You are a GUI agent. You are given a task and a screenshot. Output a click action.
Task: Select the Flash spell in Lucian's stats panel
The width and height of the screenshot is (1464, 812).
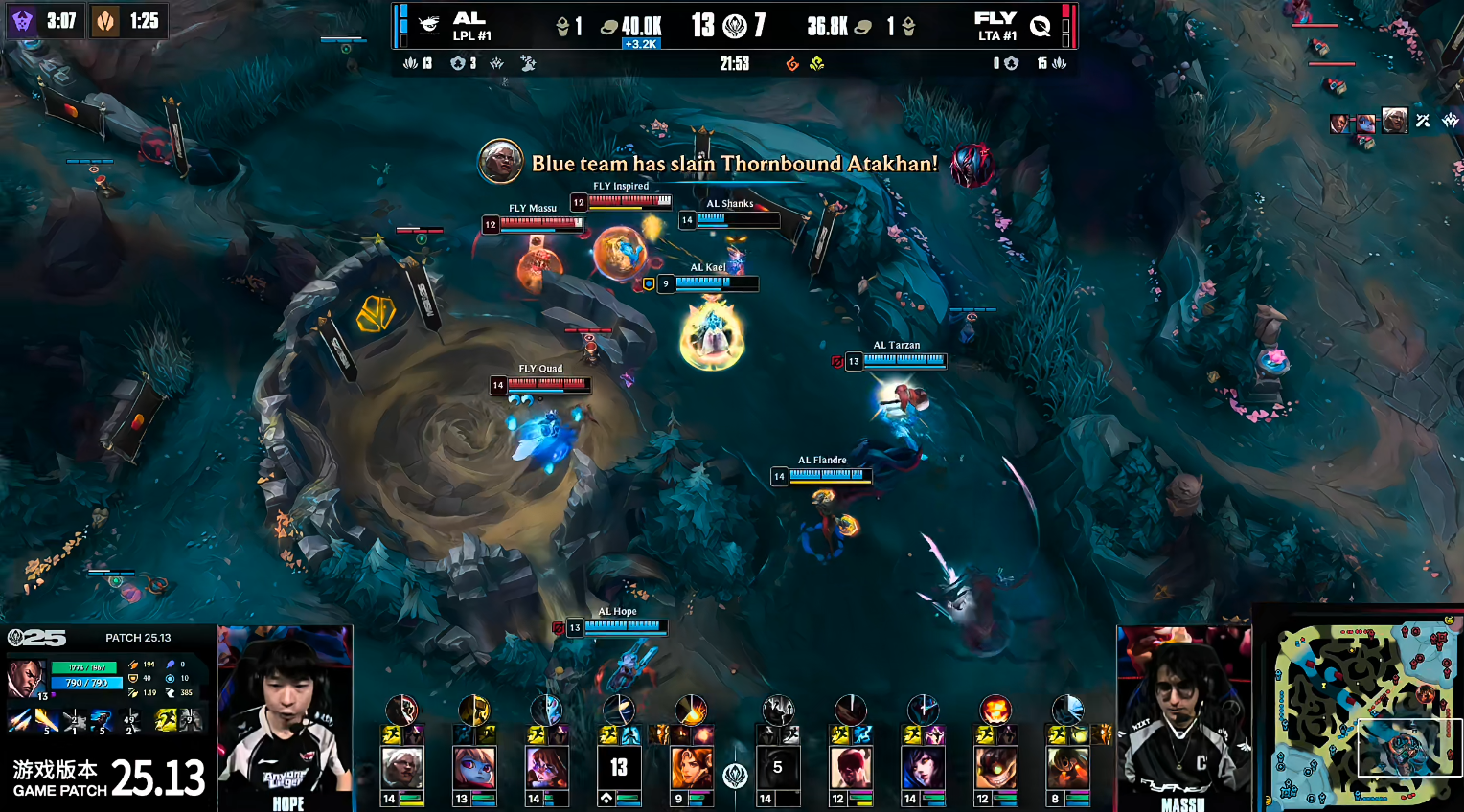coord(167,719)
